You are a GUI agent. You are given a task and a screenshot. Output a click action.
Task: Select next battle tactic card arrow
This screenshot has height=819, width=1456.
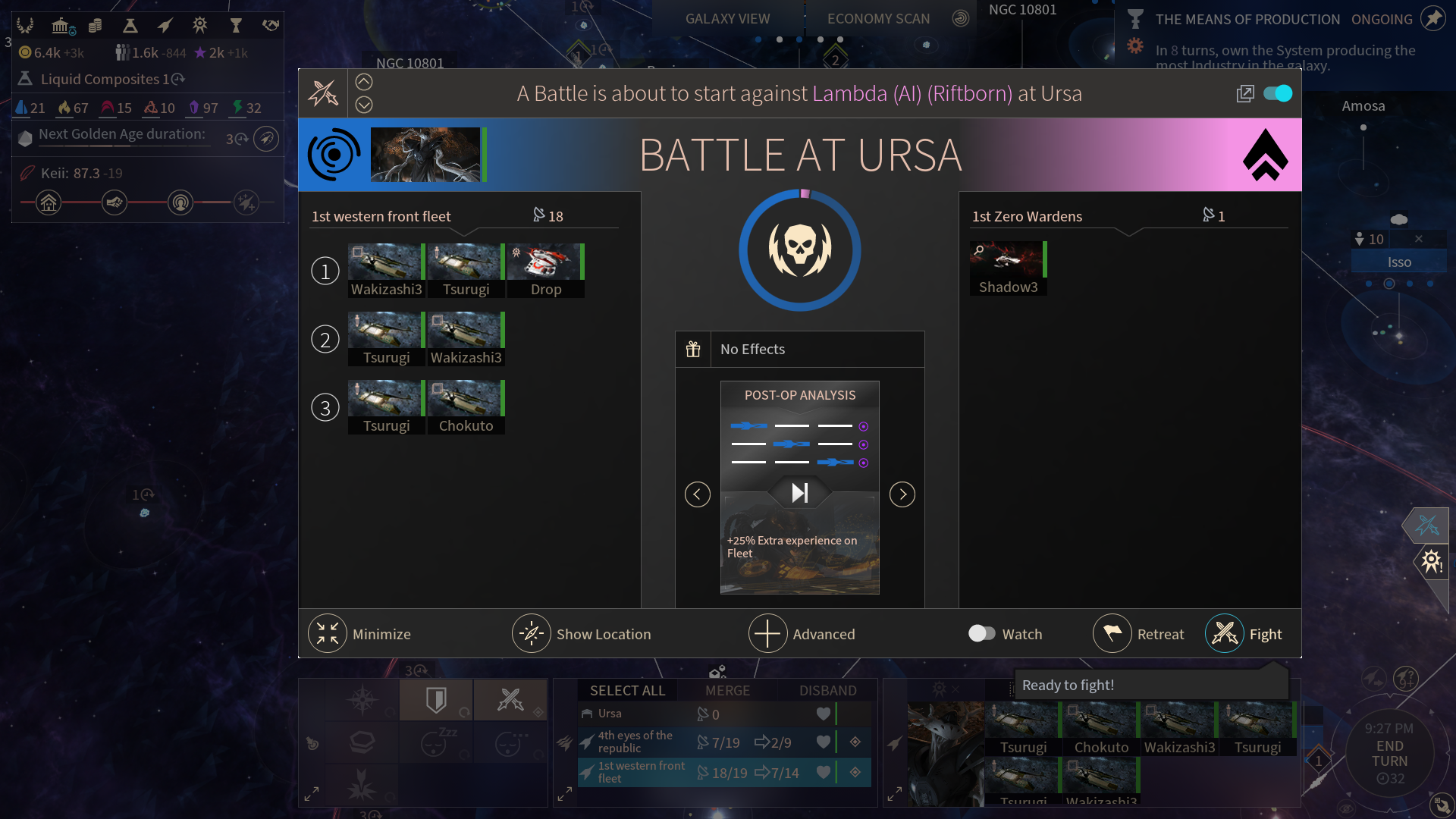tap(902, 494)
